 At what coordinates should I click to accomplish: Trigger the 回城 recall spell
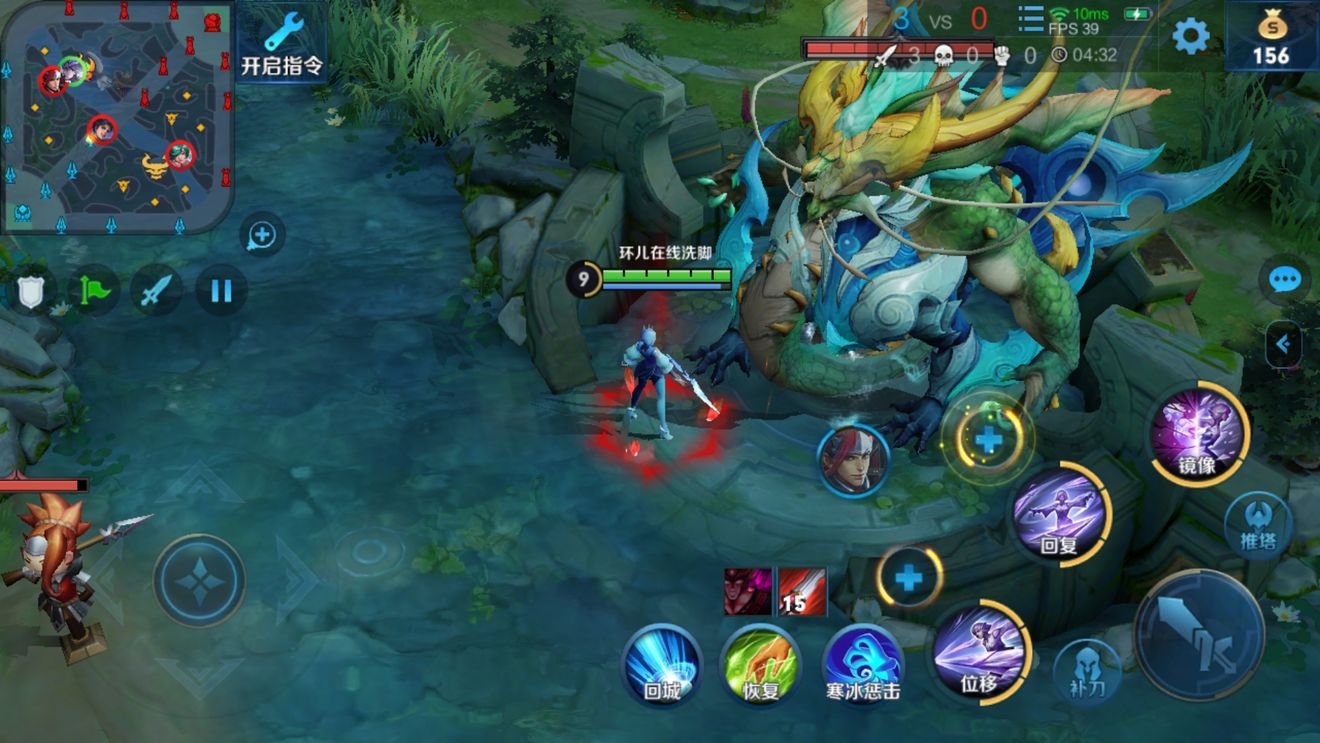point(662,663)
